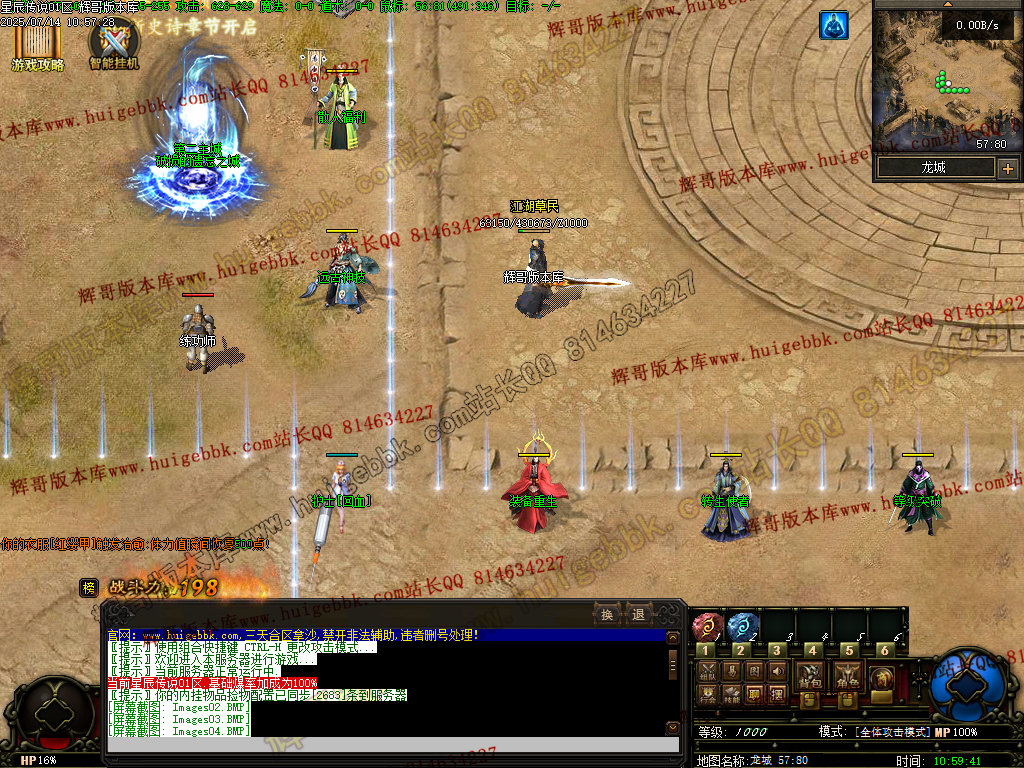This screenshot has width=1024, height=768.
Task: Open the 榜 ranking board
Action: click(89, 588)
